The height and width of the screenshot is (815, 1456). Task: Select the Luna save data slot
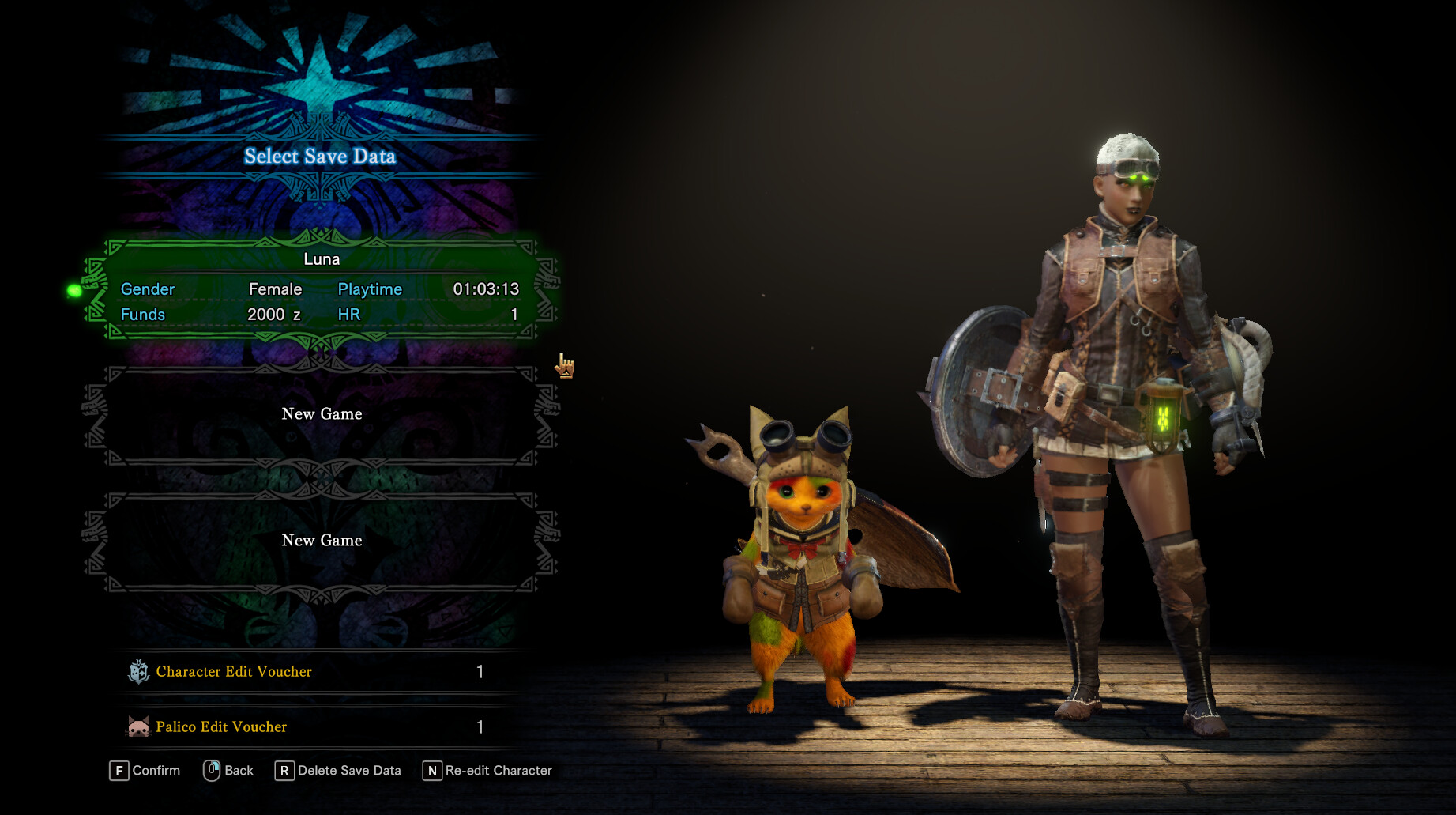(321, 288)
